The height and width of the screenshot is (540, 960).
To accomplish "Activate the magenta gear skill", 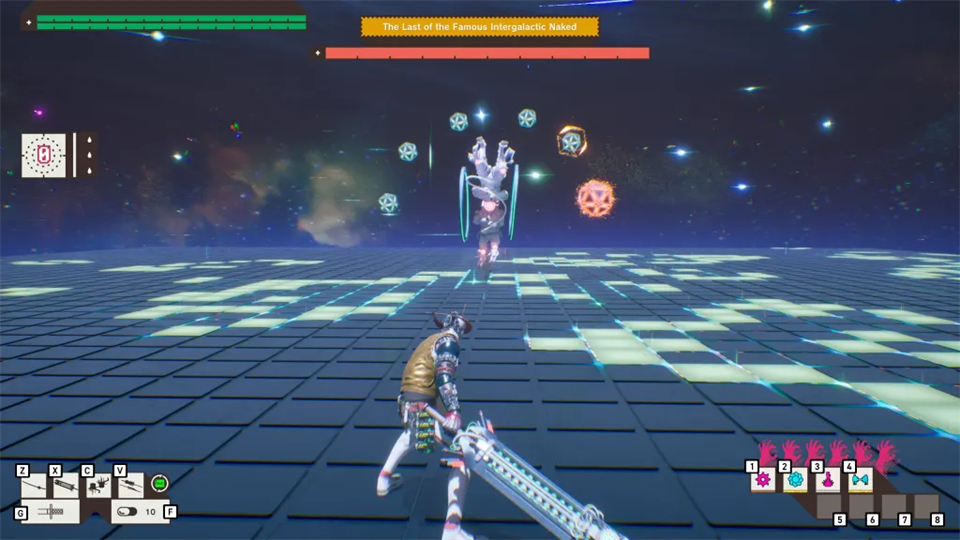I will click(764, 480).
